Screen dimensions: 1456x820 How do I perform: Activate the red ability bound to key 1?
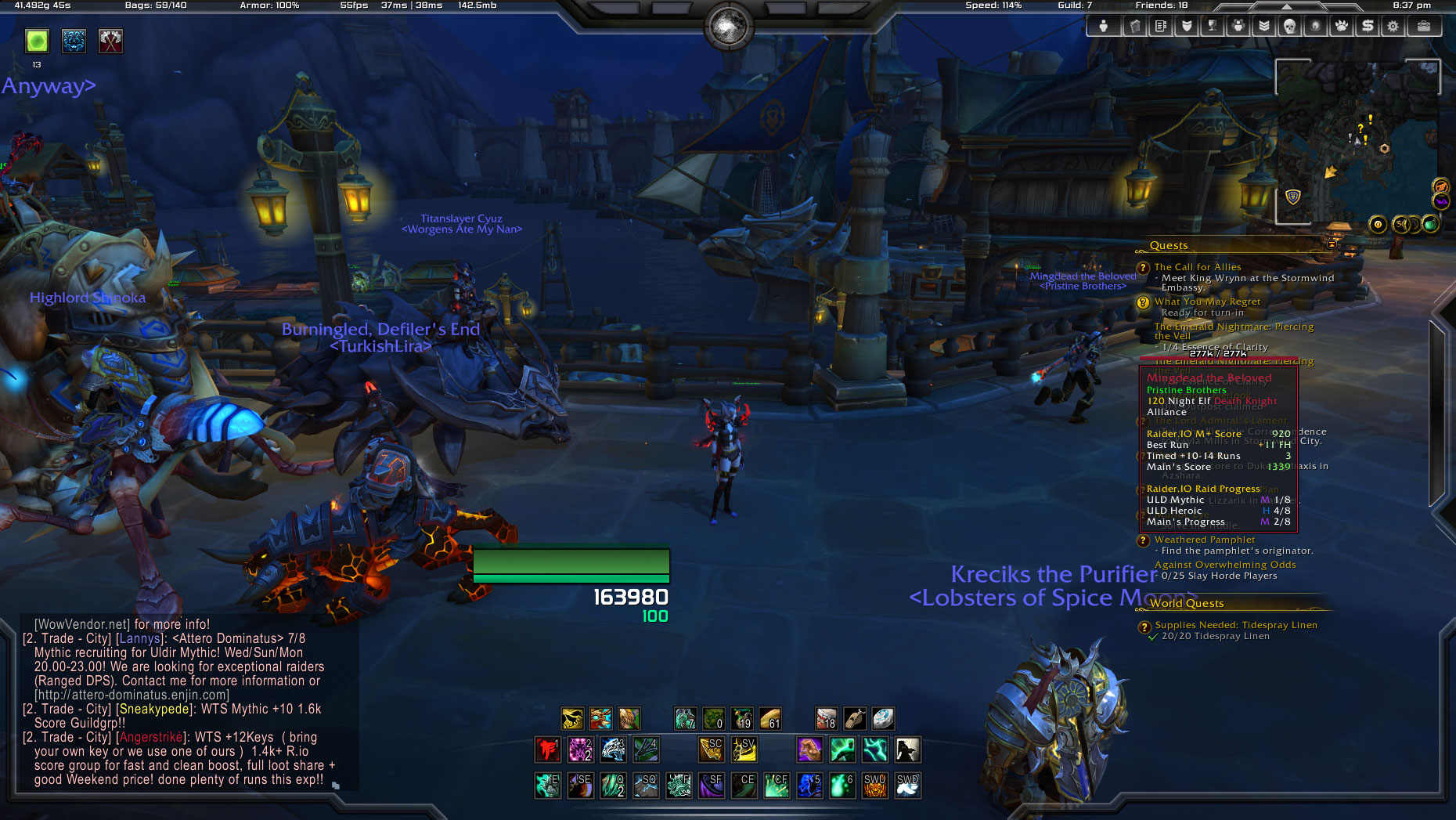(x=547, y=750)
